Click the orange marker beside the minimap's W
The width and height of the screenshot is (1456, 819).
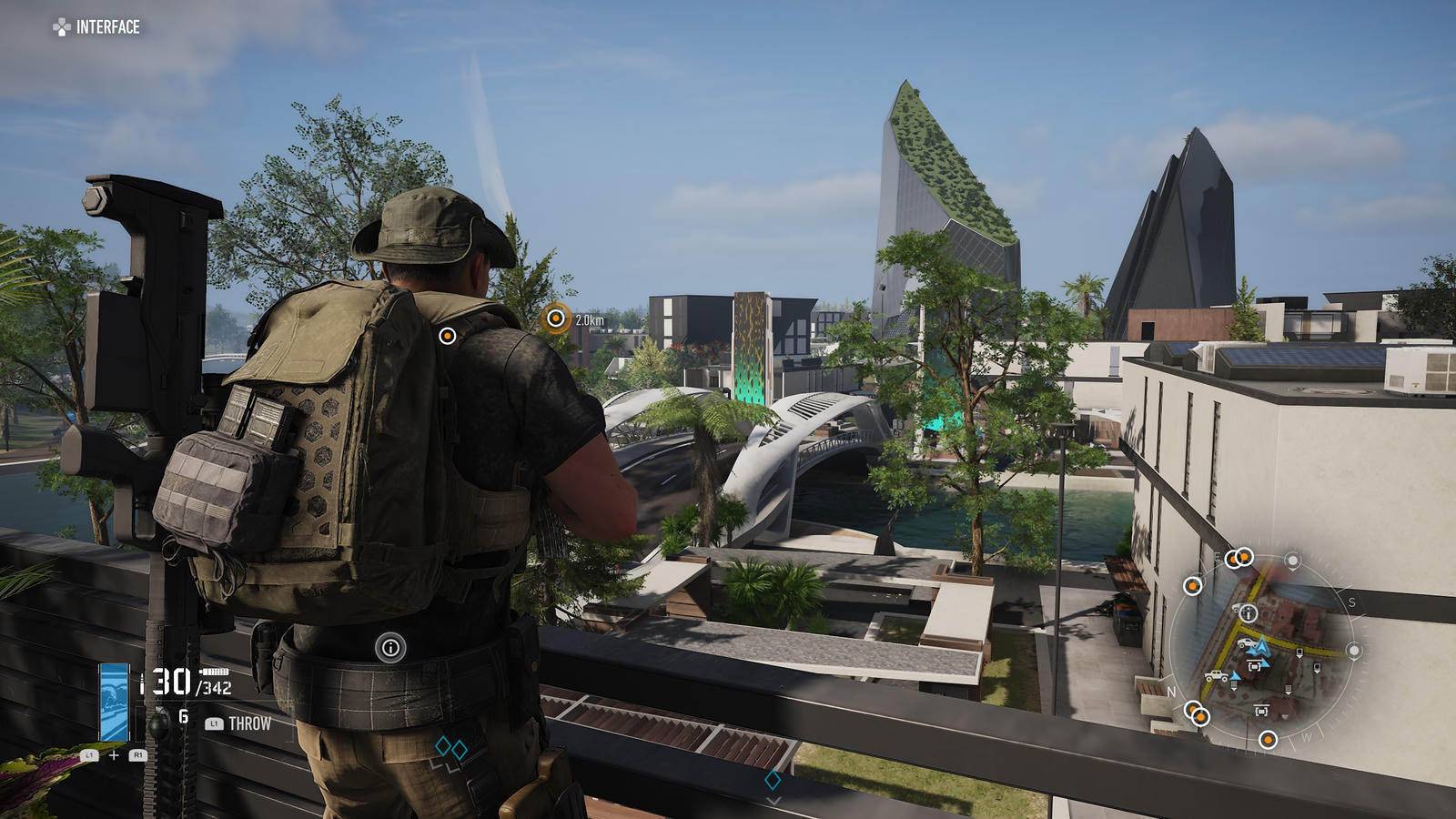coord(1268,740)
